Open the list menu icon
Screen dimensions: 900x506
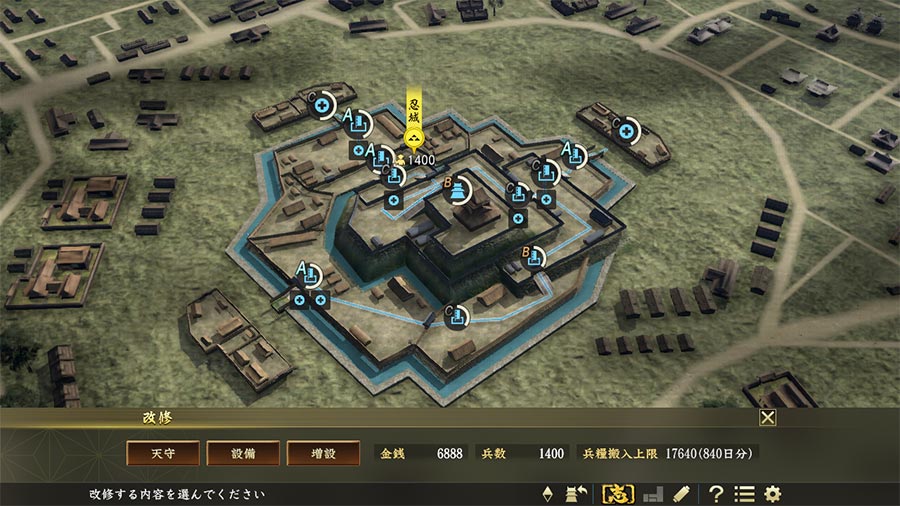tap(744, 494)
